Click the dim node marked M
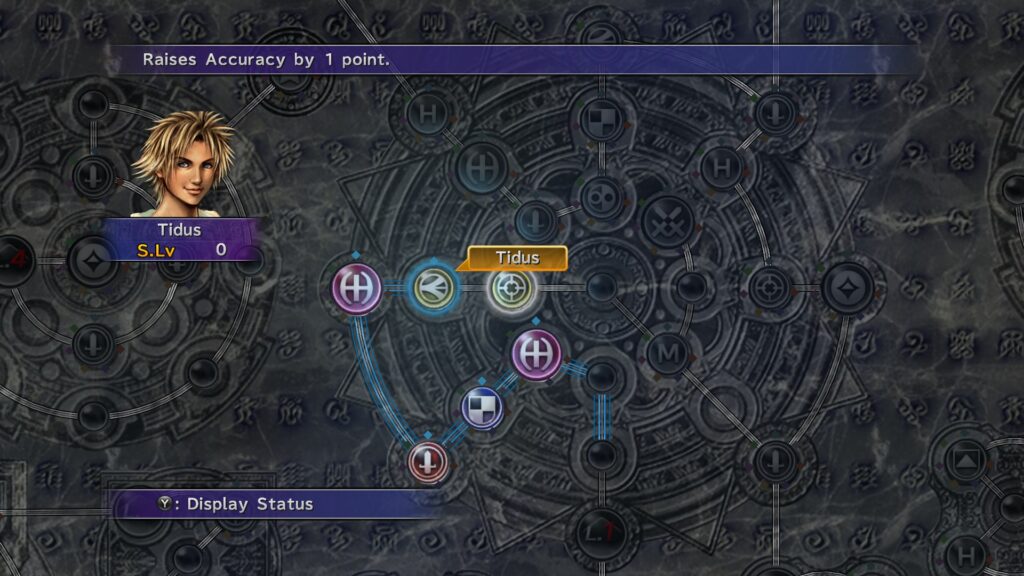 [666, 353]
